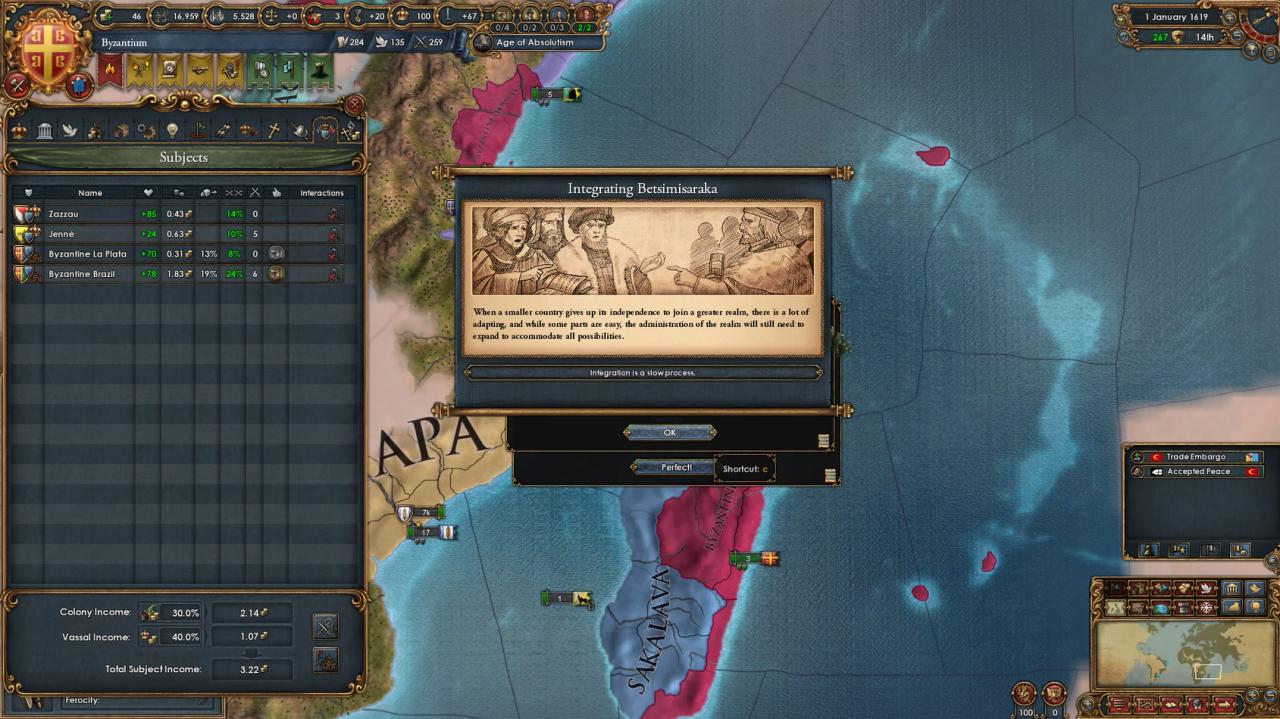The height and width of the screenshot is (719, 1280).
Task: Confirm the integration popup with OK
Action: 669,433
